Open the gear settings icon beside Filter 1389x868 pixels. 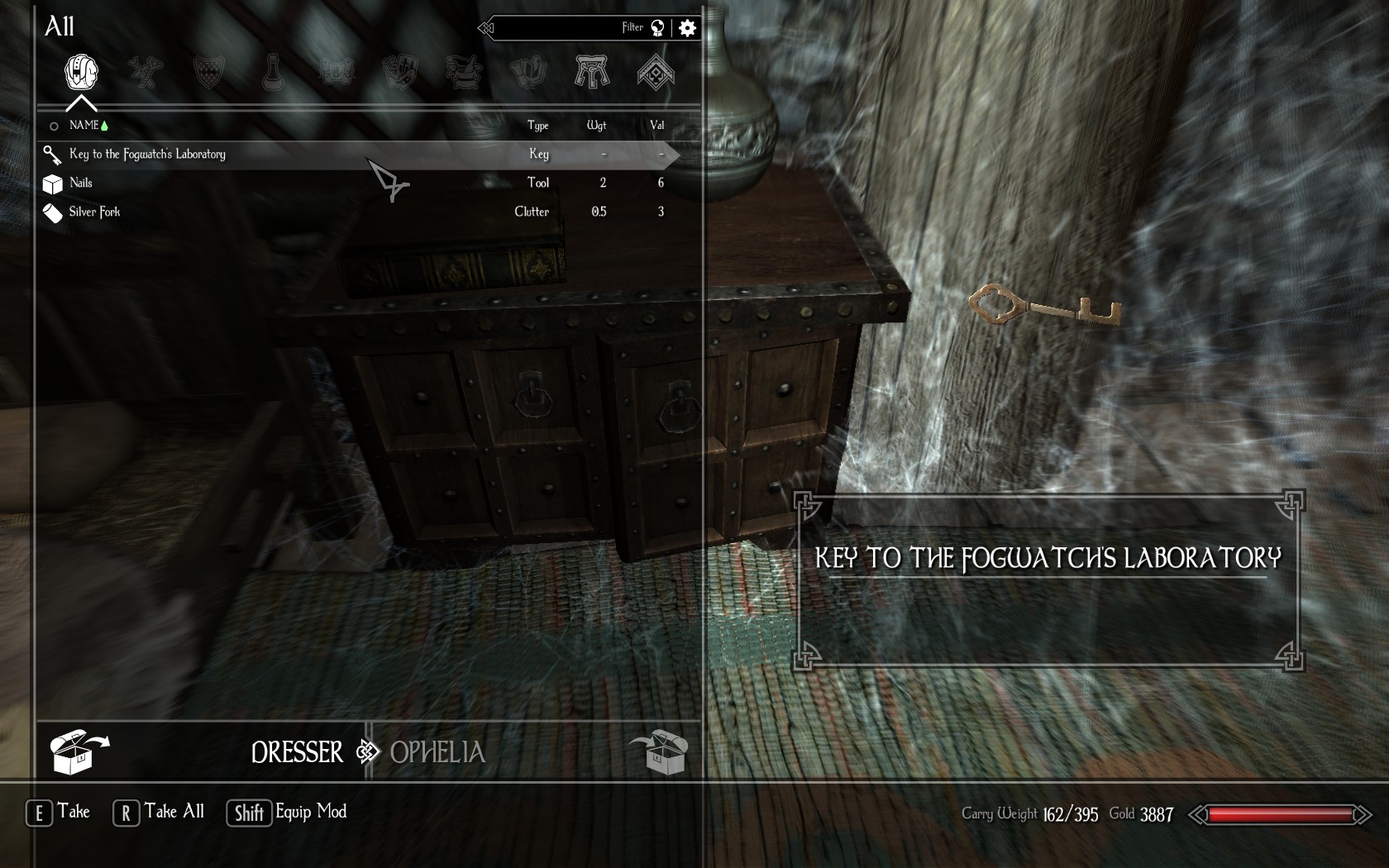687,28
